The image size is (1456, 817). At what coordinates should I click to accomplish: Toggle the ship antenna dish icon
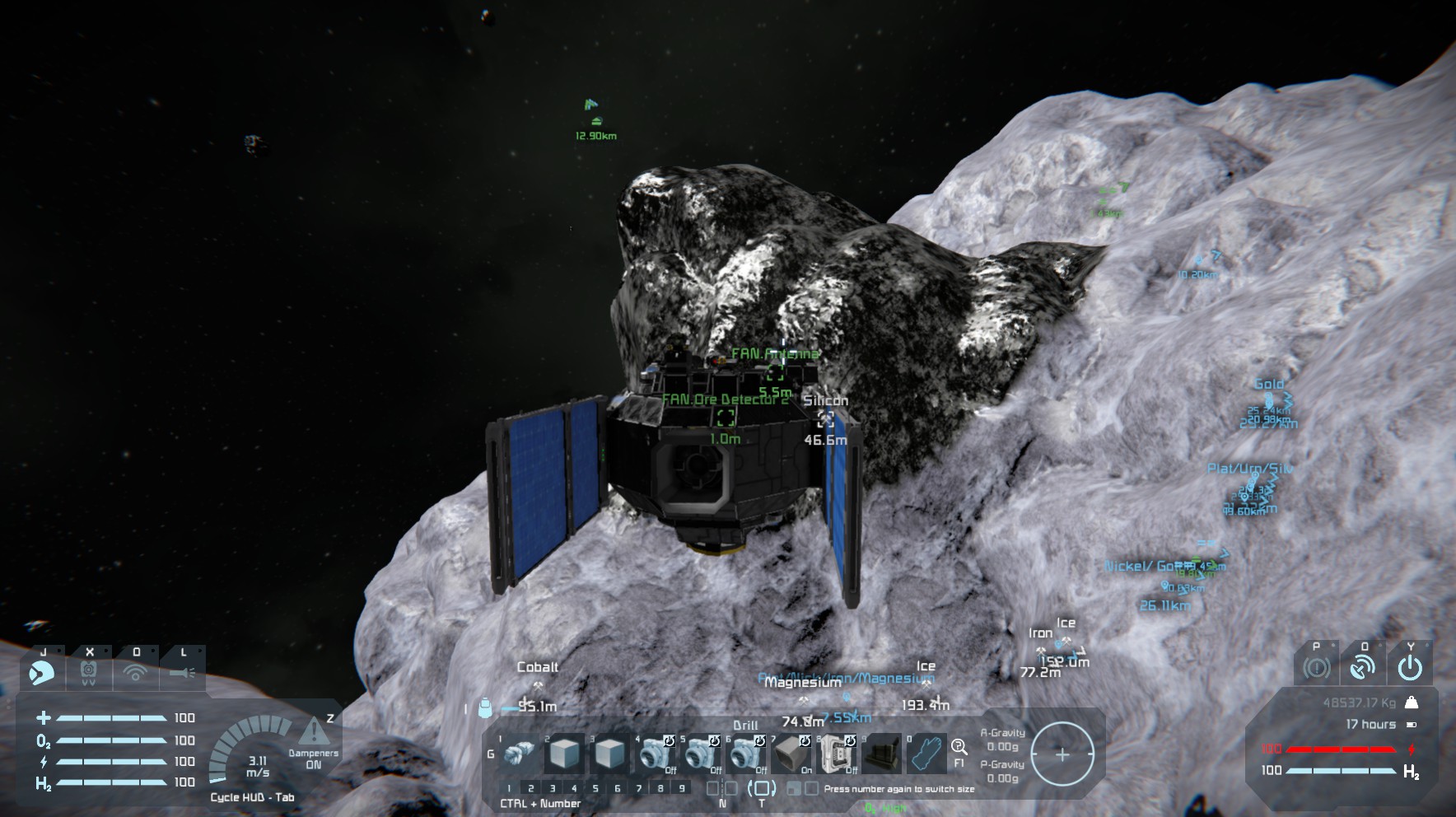(1363, 667)
